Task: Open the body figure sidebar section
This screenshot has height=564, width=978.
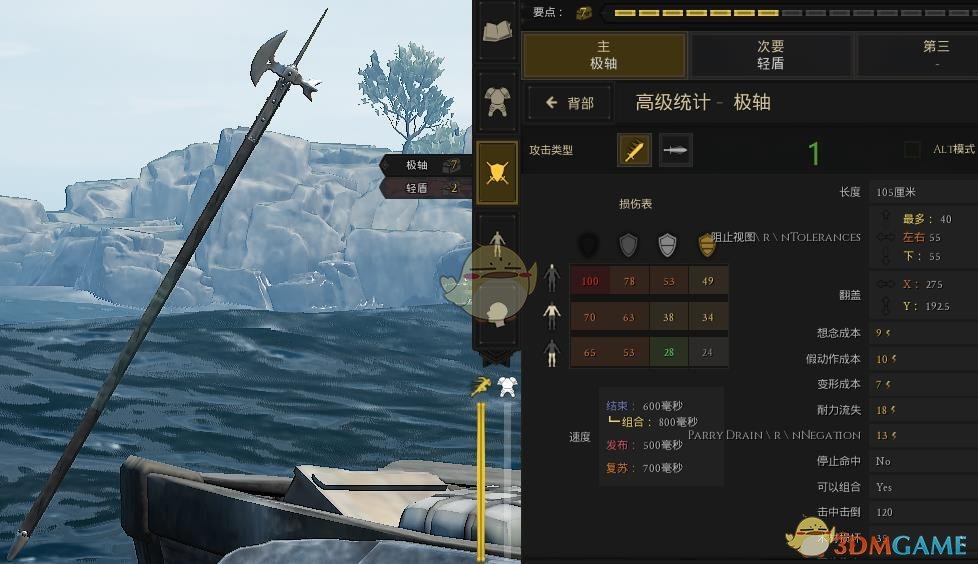Action: click(x=497, y=240)
